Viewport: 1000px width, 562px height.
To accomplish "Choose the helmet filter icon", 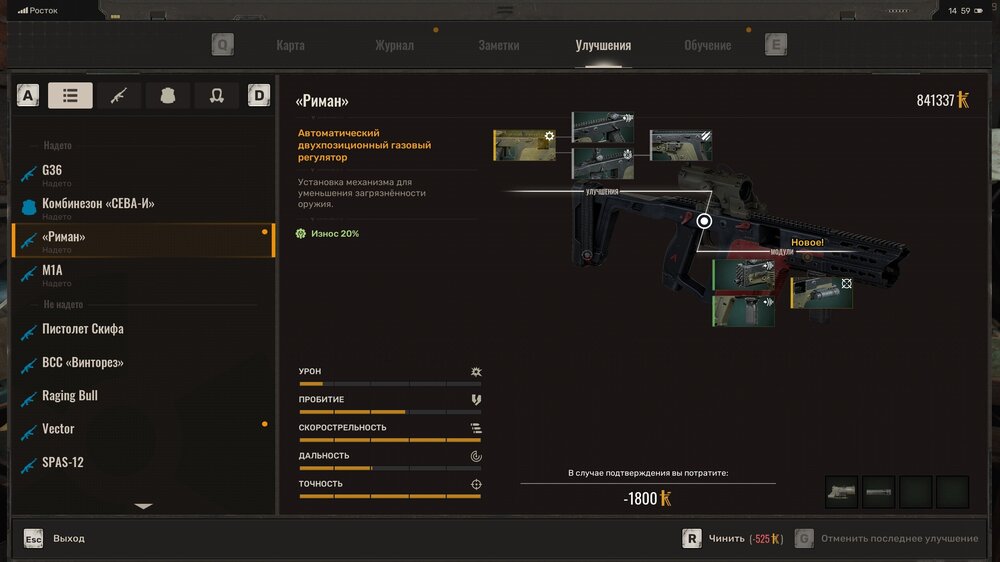I will coord(216,96).
